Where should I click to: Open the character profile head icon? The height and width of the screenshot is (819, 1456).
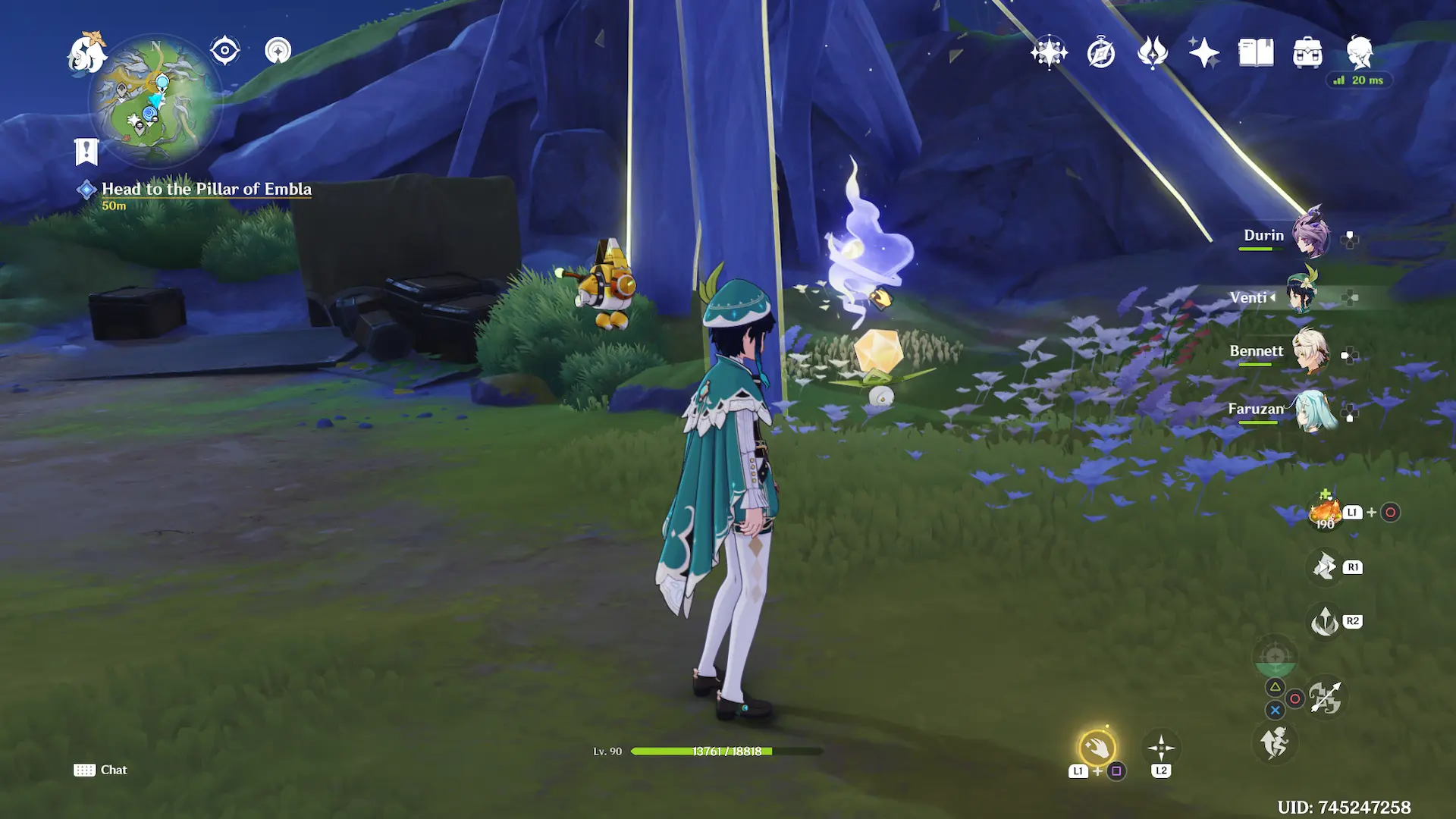[x=1359, y=53]
